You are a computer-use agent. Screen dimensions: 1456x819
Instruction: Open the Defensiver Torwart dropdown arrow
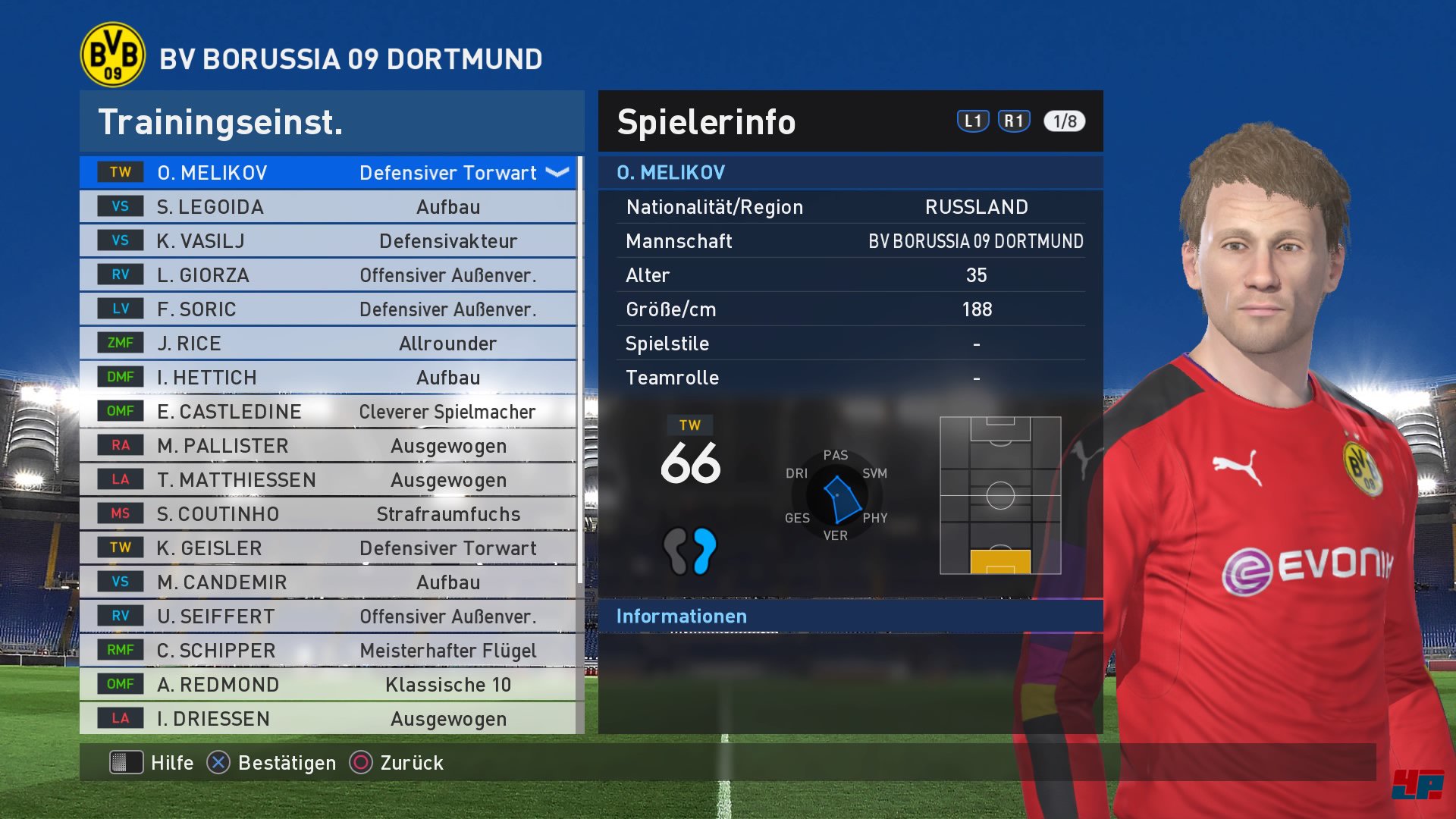pyautogui.click(x=557, y=173)
